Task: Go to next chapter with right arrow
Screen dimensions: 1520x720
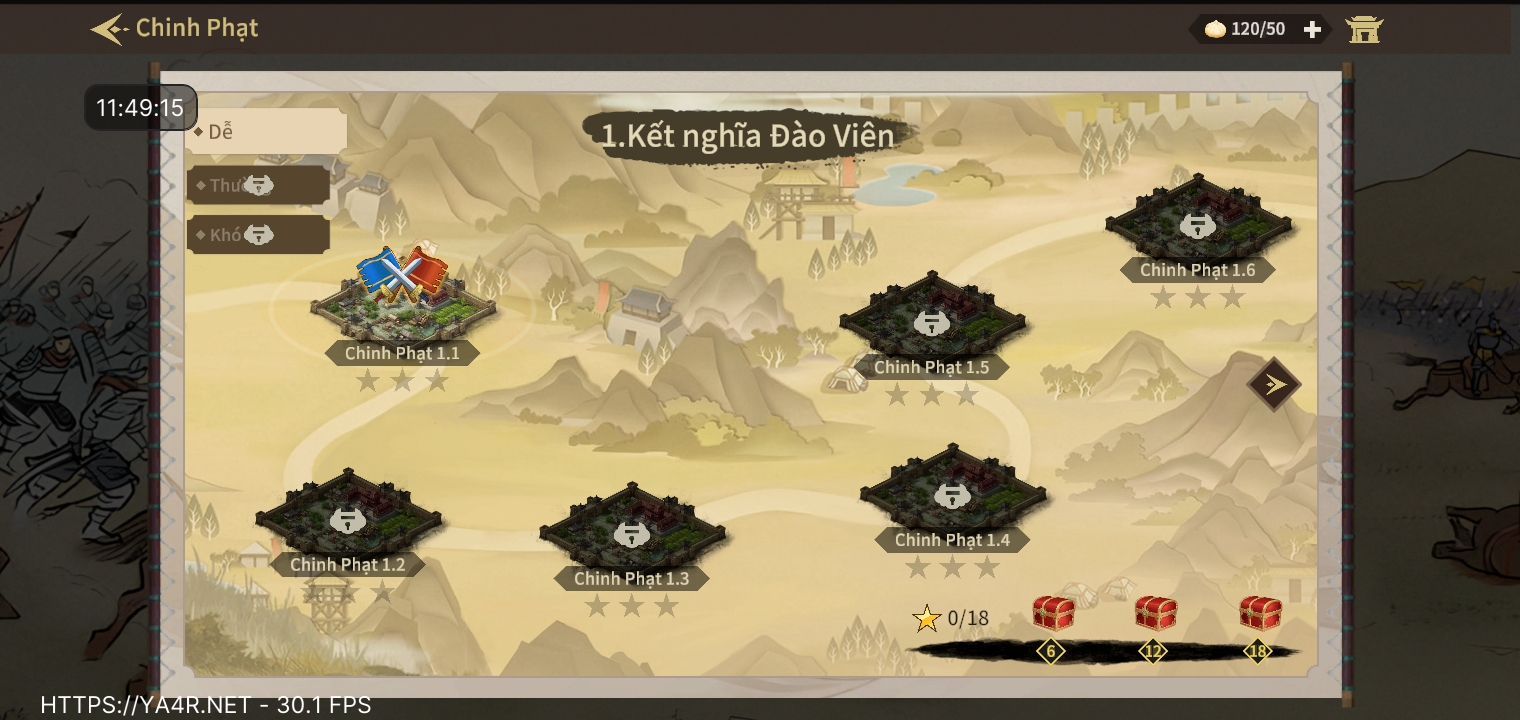Action: 1274,384
